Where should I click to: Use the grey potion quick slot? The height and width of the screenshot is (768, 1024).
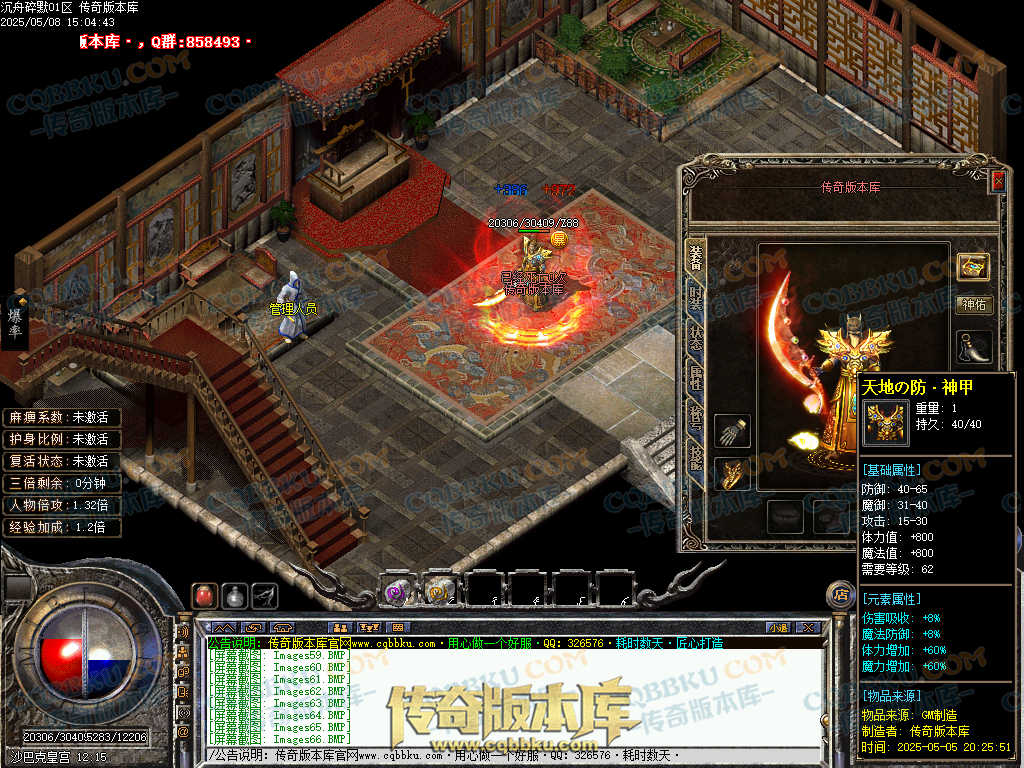[x=235, y=596]
